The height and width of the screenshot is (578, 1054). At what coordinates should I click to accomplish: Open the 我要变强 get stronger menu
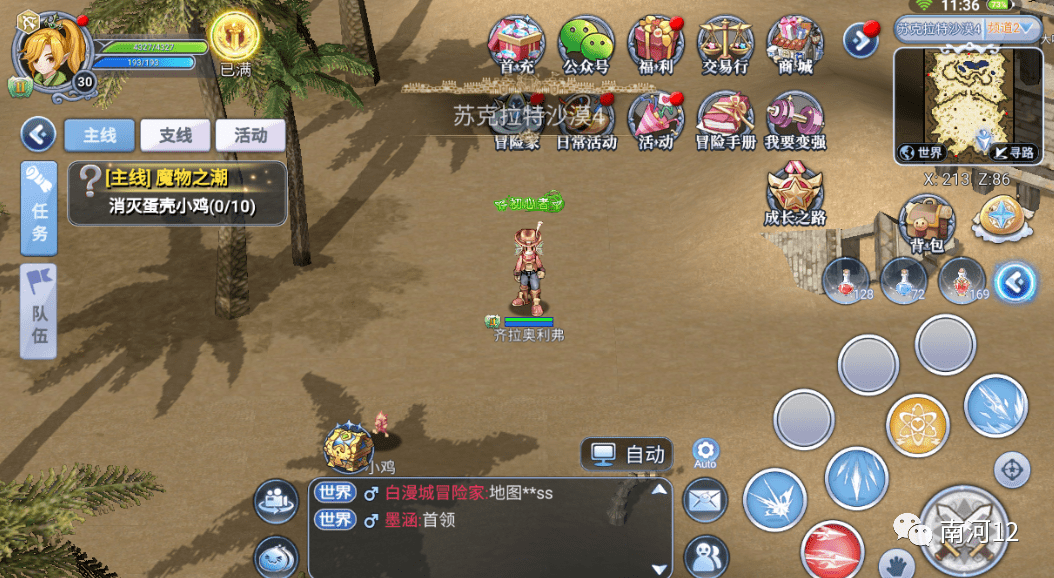[x=795, y=120]
